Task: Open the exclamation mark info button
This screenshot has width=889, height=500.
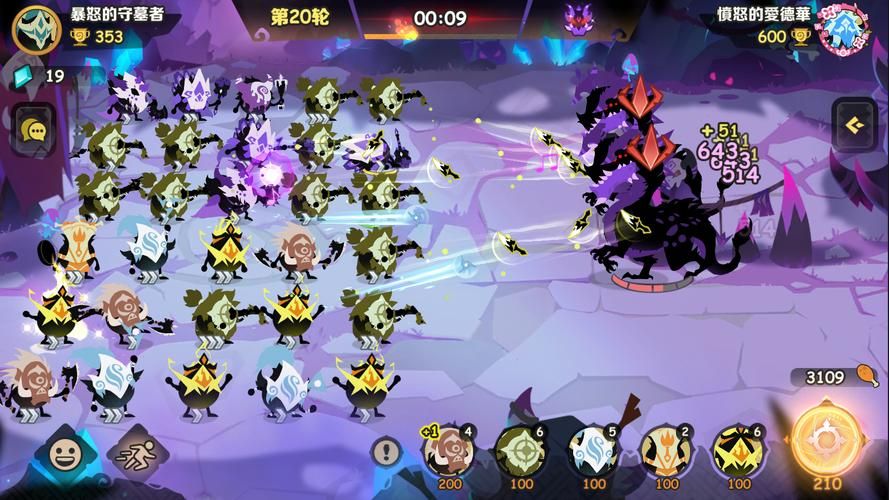Action: pos(386,452)
